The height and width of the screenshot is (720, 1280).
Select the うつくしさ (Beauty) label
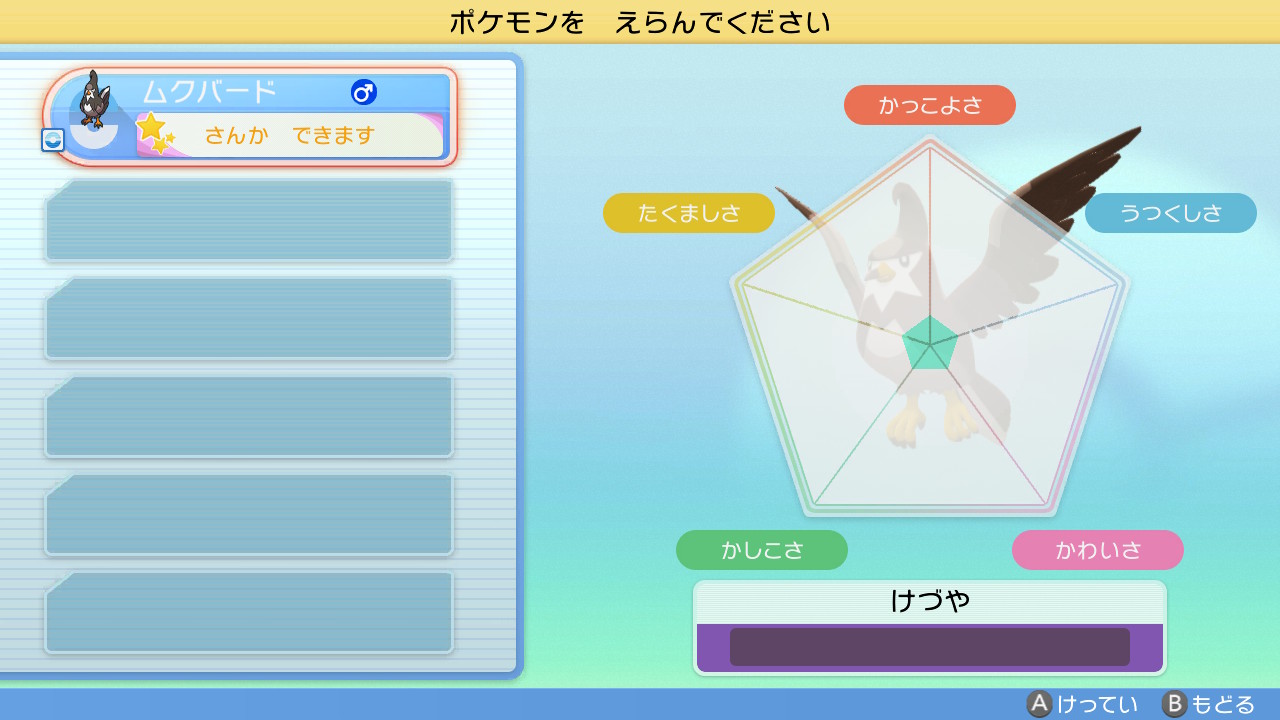point(1170,213)
